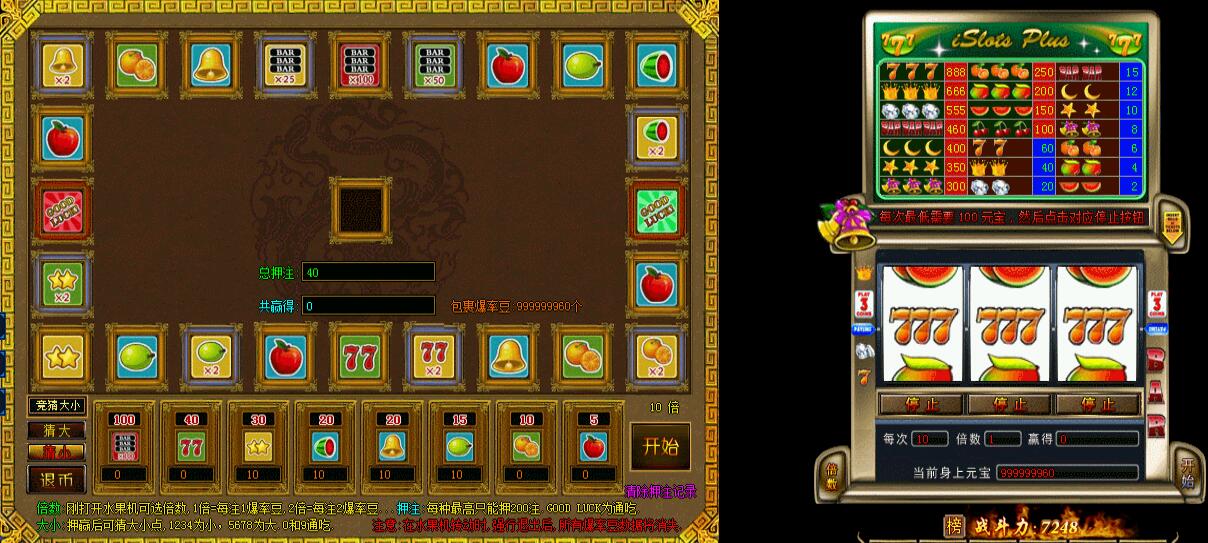Bet on the star 30x slot
Screen dimensions: 1208x543
[257, 445]
